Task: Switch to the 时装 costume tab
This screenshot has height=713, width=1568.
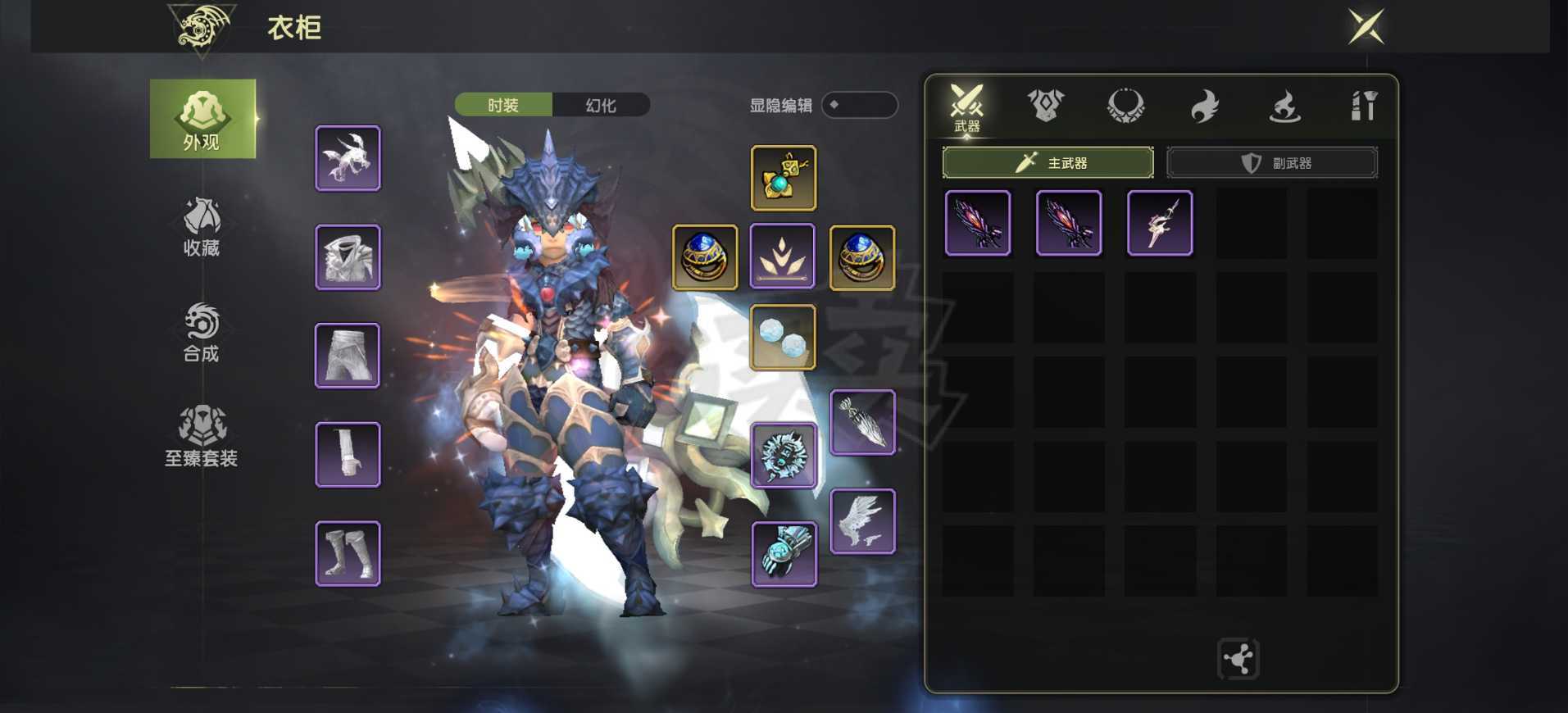Action: coord(503,105)
